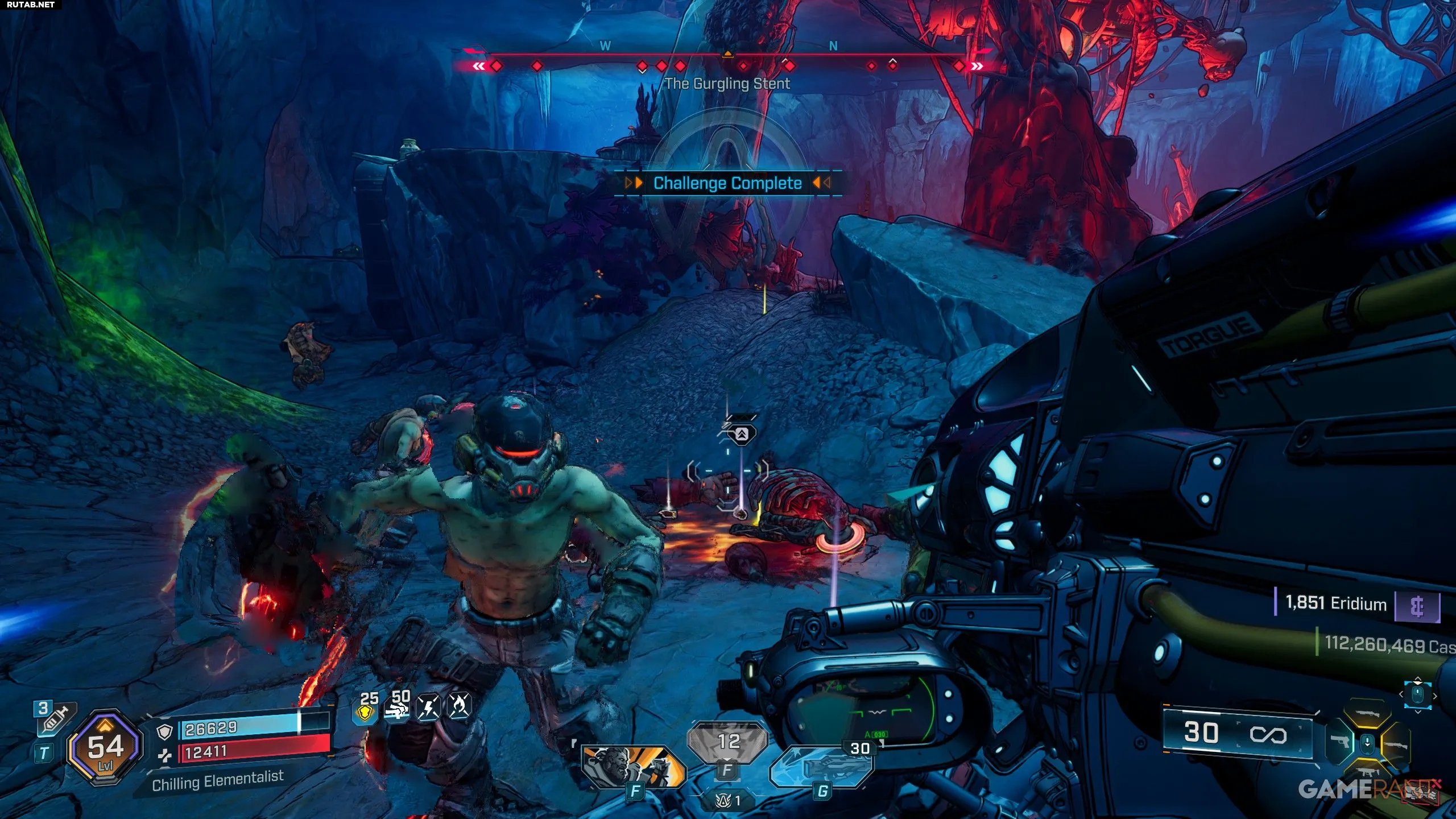Equip the bottom submachine gun slot
The height and width of the screenshot is (819, 1456).
tap(1368, 771)
